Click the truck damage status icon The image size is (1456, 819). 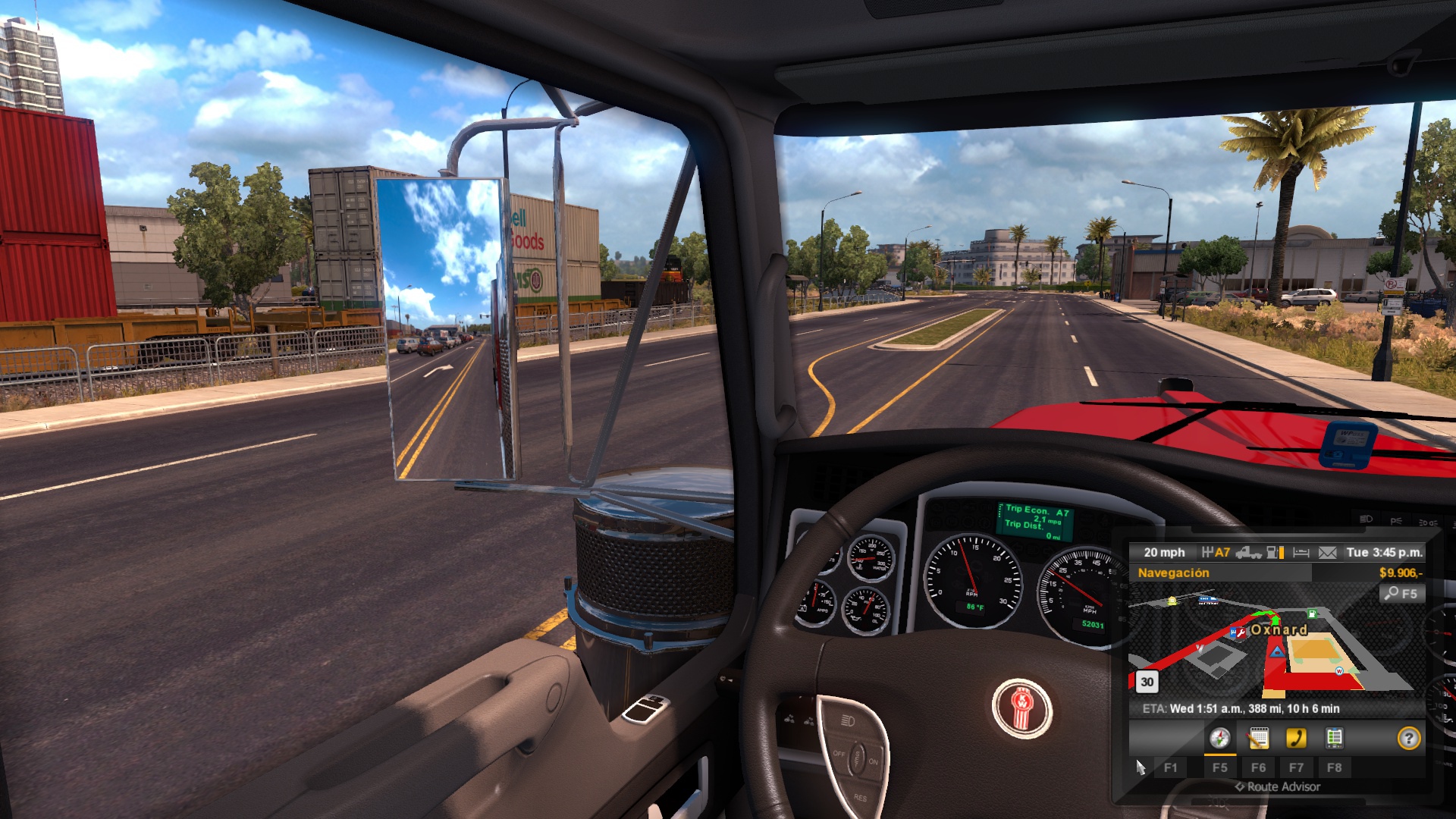(1248, 553)
